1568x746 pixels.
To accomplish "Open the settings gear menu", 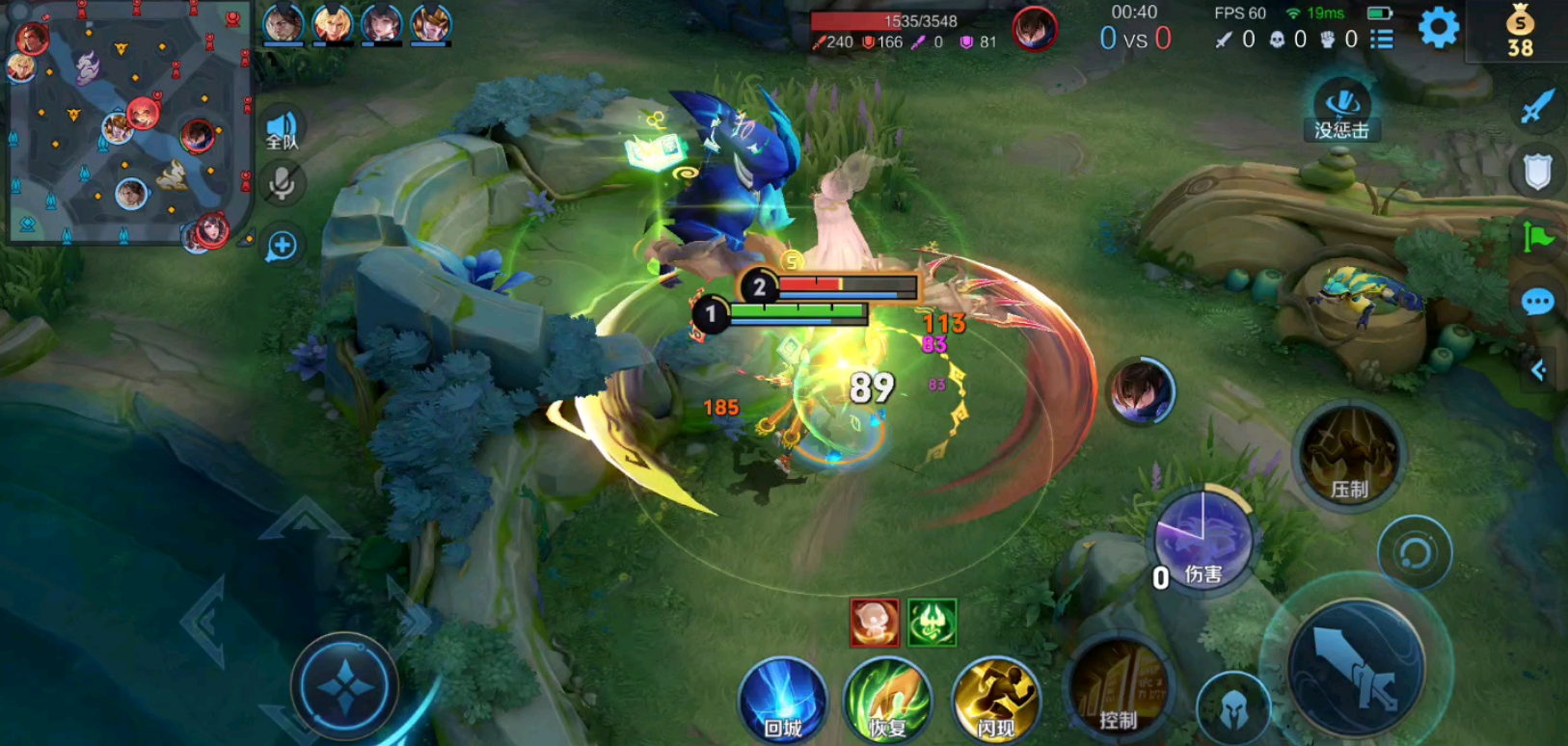I will coord(1438,28).
